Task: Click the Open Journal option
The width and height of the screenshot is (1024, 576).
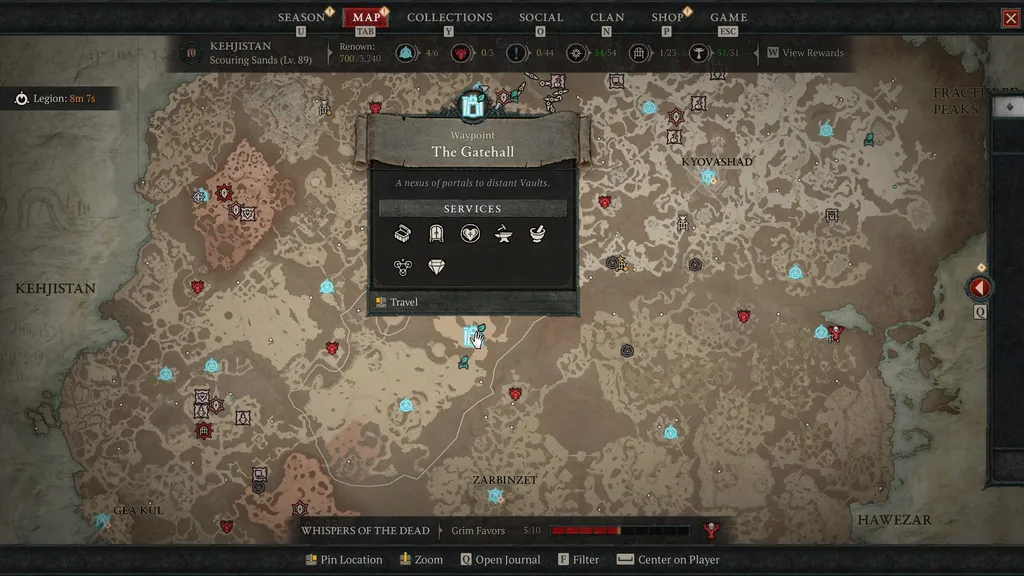Action: [x=500, y=560]
